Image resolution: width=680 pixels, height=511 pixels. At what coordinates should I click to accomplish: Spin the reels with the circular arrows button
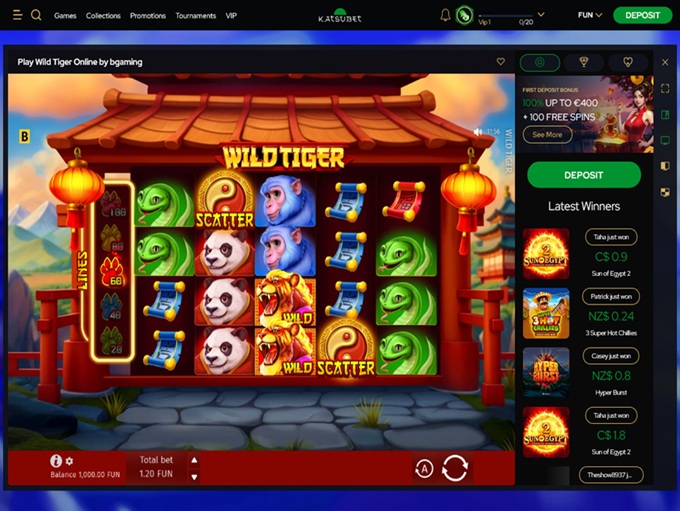point(455,467)
